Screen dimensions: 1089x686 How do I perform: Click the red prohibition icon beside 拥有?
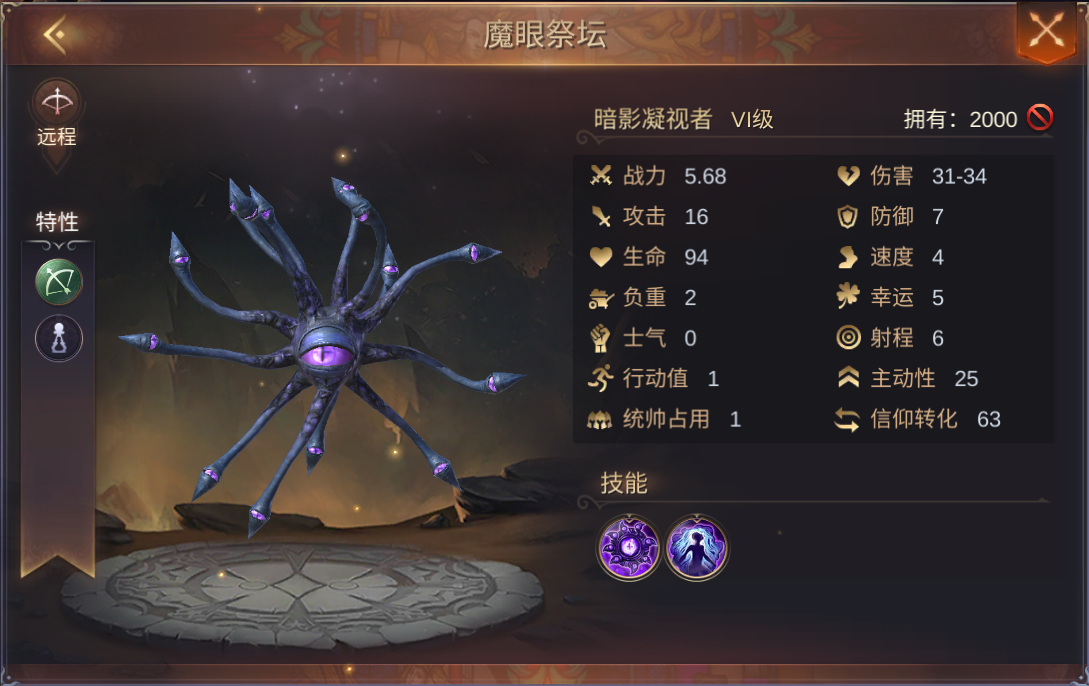[x=1040, y=118]
